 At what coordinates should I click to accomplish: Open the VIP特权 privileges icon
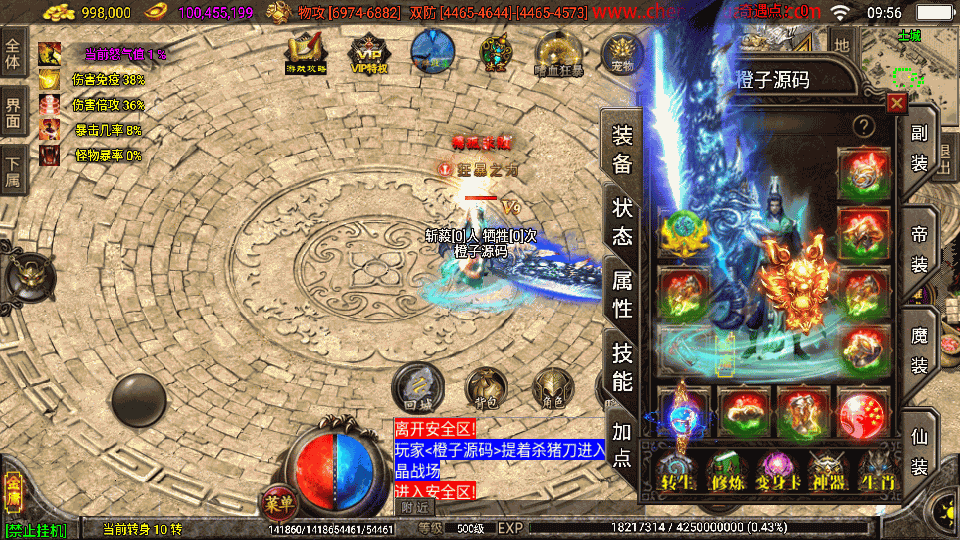tap(370, 51)
